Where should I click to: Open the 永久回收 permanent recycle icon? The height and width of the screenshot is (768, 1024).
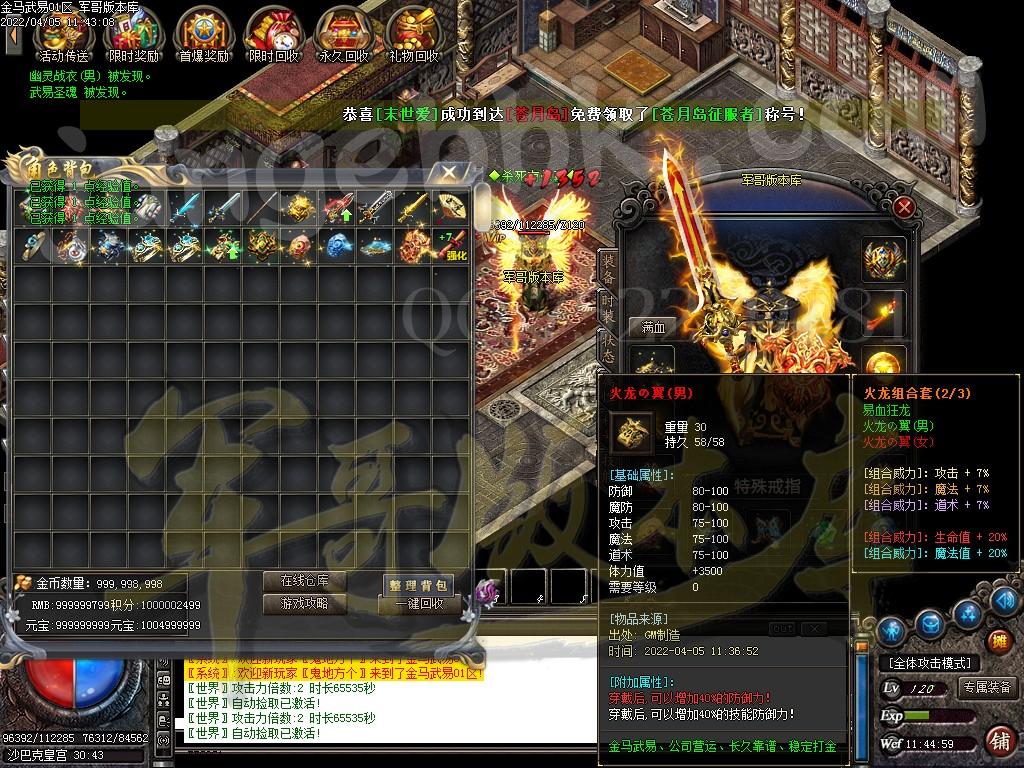click(x=343, y=36)
